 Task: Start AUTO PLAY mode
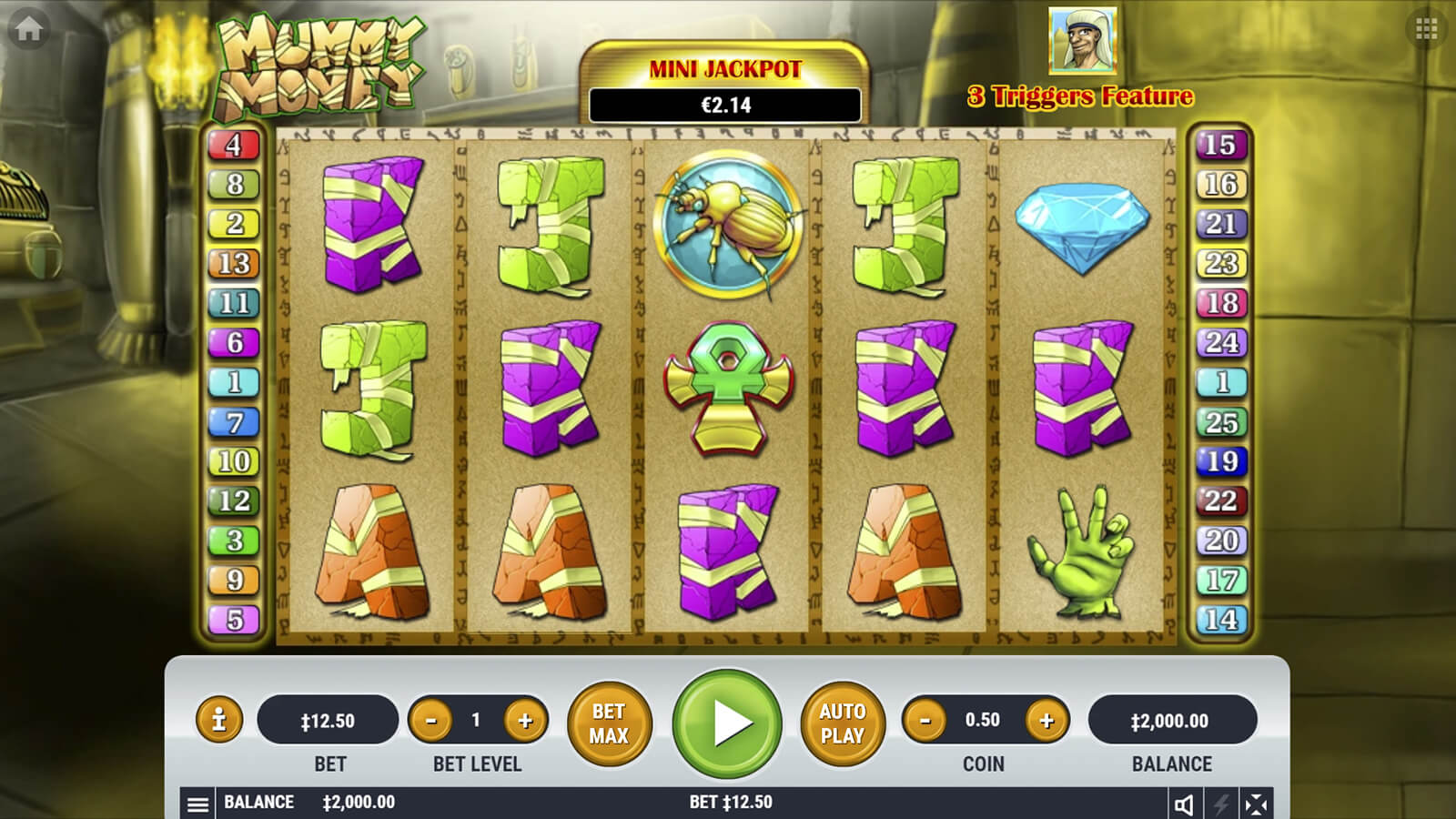842,723
